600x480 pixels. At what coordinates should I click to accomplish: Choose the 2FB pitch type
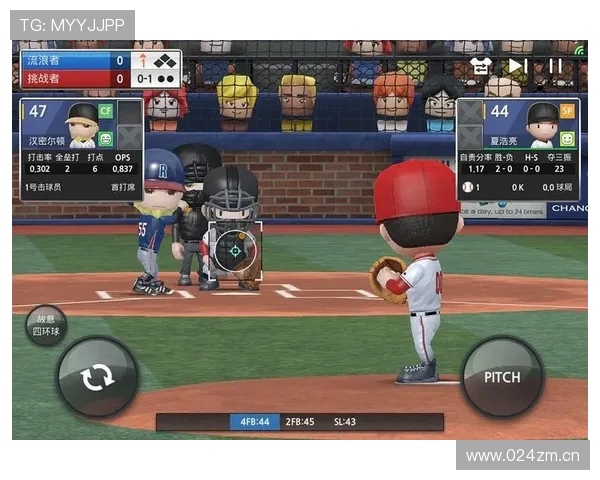click(298, 422)
